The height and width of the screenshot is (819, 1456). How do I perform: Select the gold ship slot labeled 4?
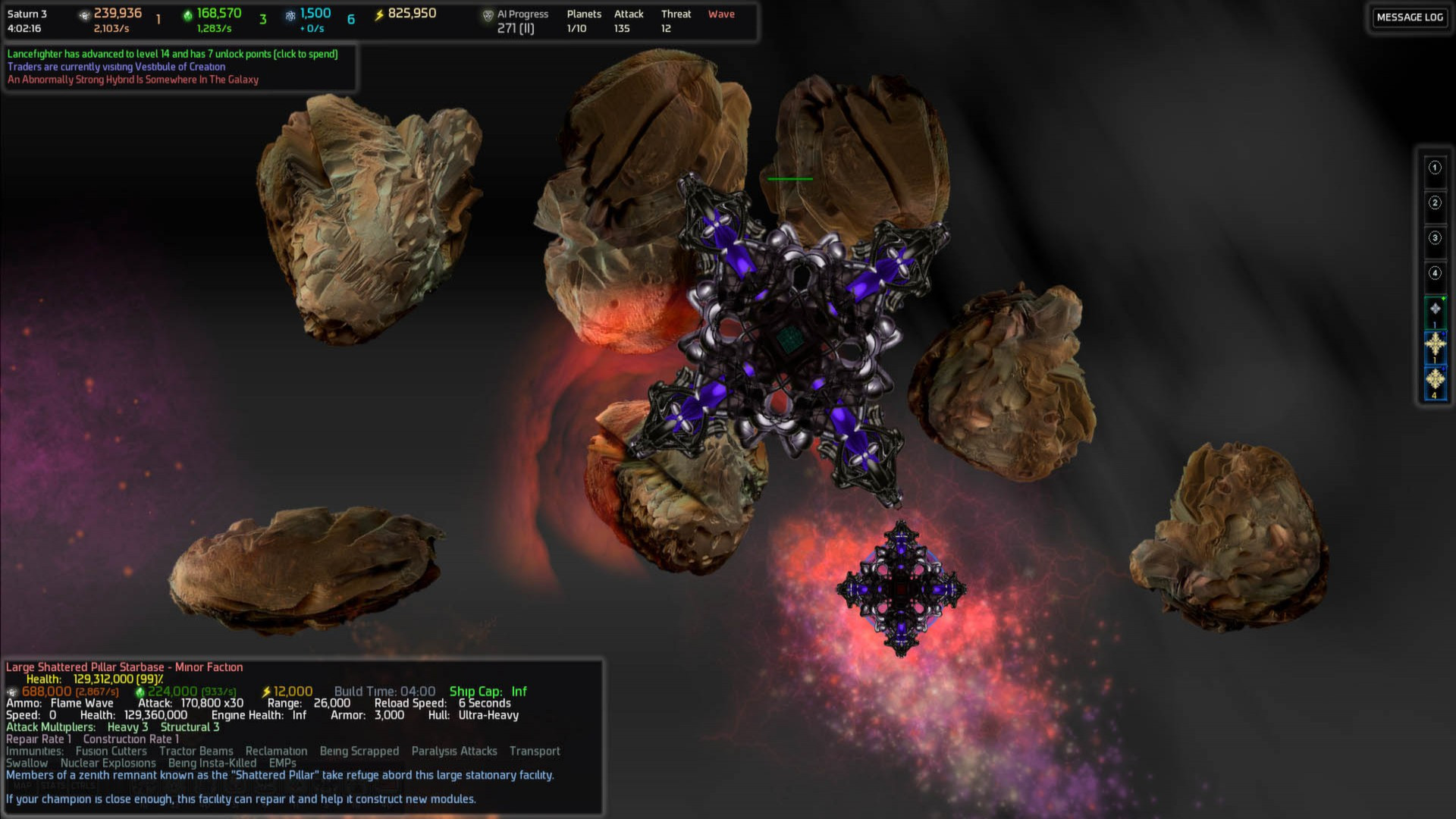(1435, 381)
